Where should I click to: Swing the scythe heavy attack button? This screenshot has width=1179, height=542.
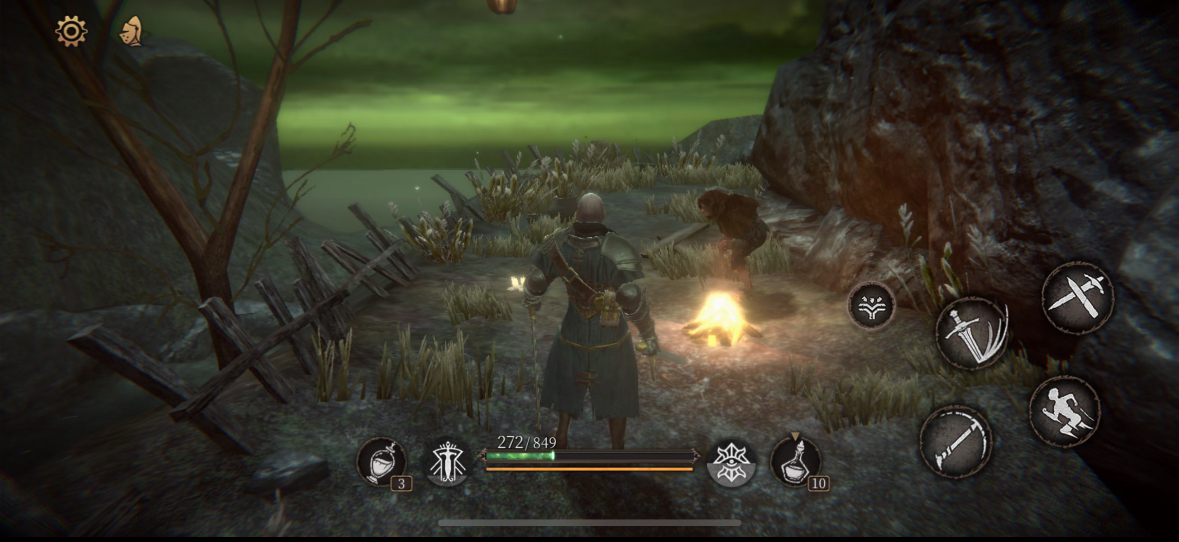(x=956, y=441)
